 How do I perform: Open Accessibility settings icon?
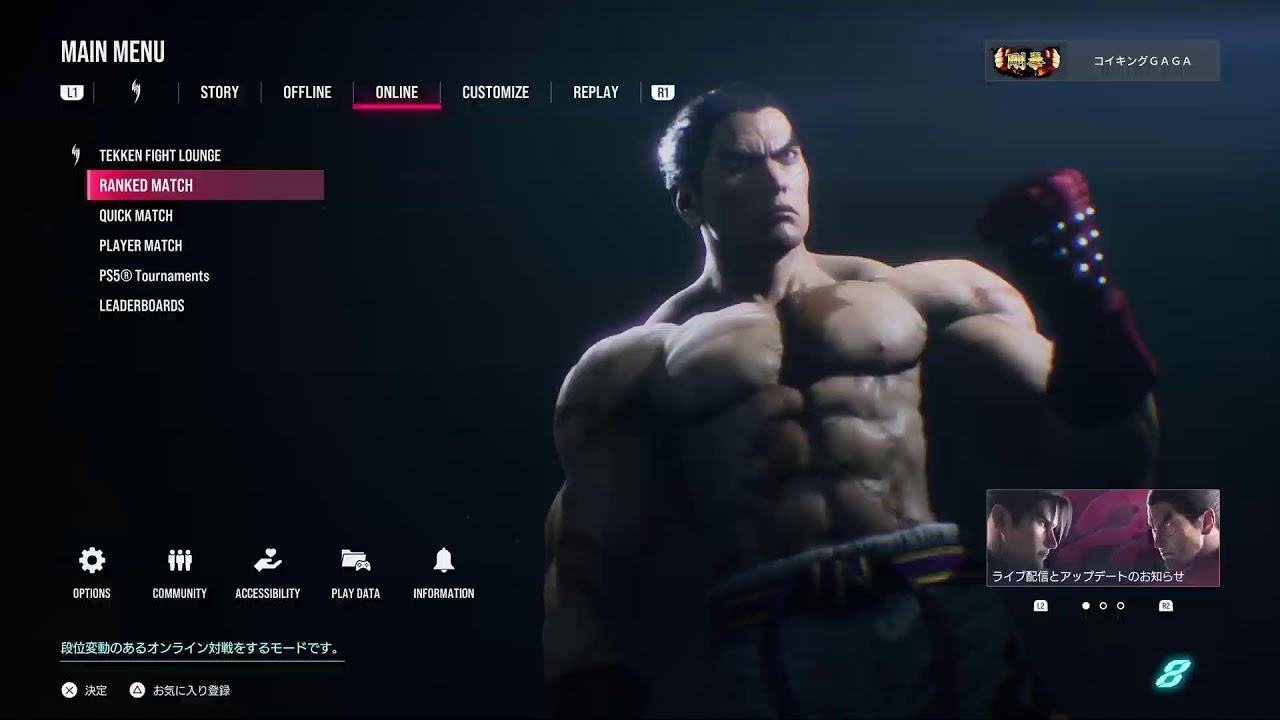pos(267,562)
